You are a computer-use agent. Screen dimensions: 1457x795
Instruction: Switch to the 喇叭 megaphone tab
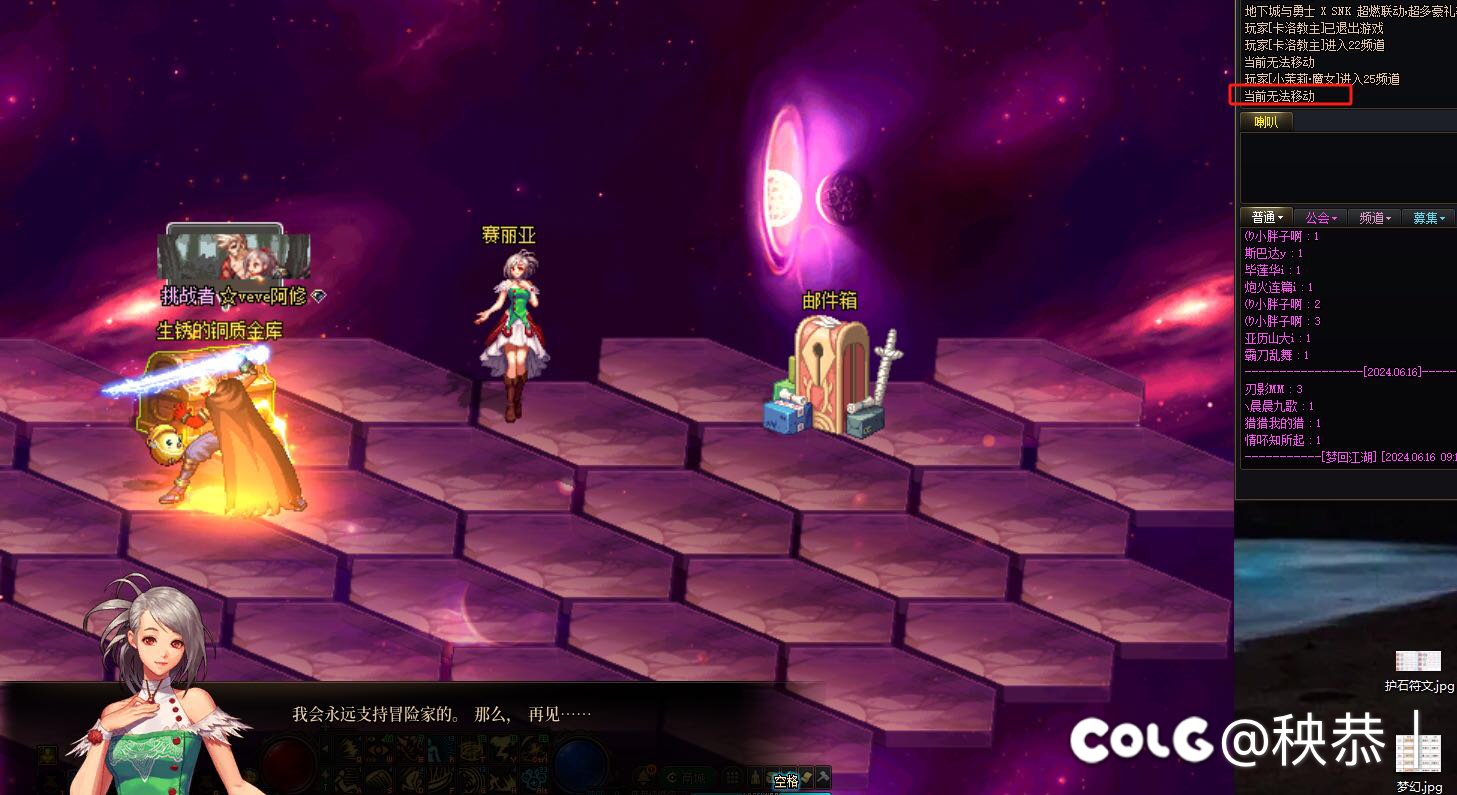tap(1266, 122)
